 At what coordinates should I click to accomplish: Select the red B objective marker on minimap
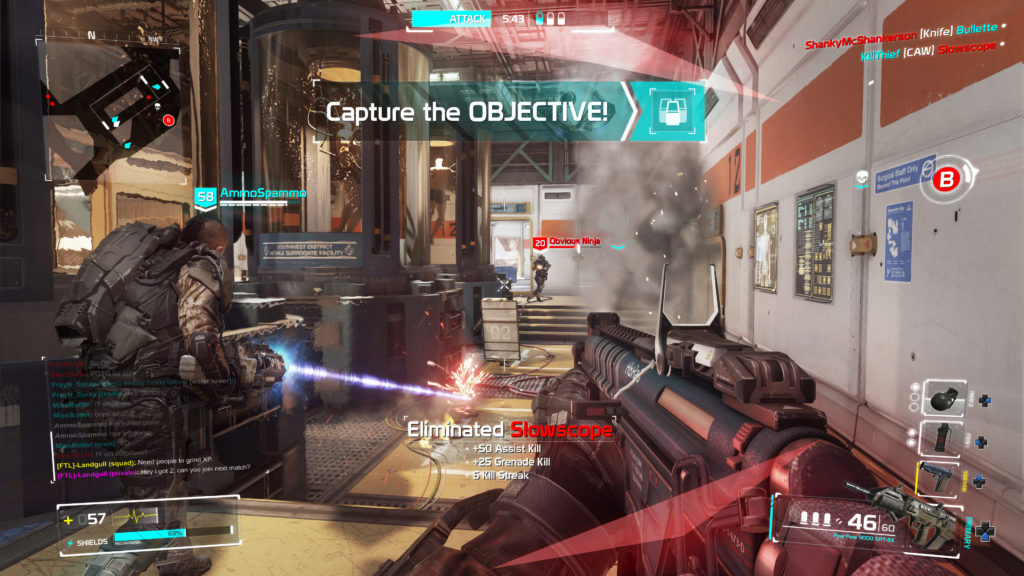[x=169, y=120]
